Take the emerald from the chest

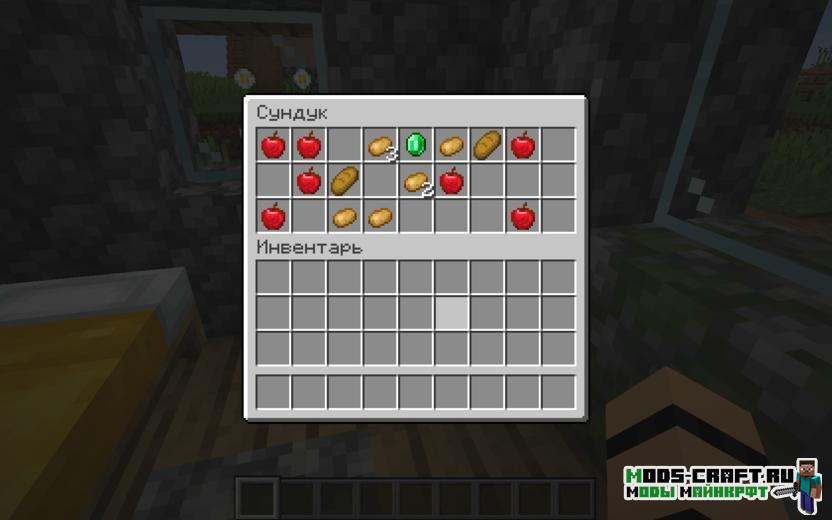(x=416, y=145)
